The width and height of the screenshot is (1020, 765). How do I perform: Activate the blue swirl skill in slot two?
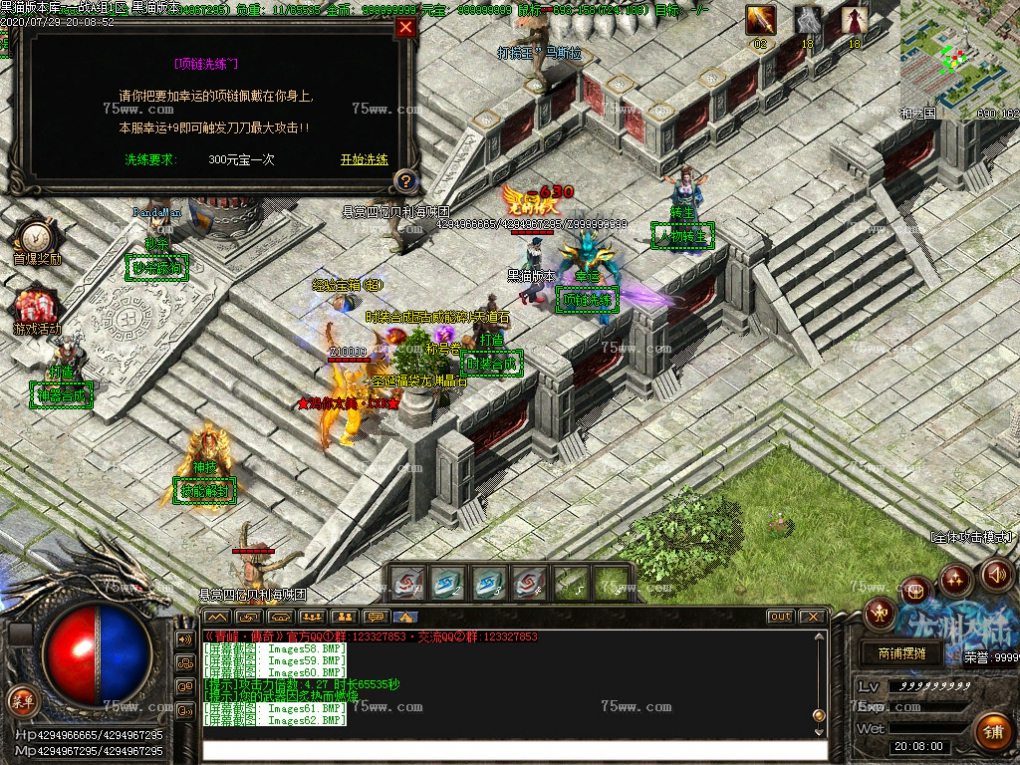(448, 582)
